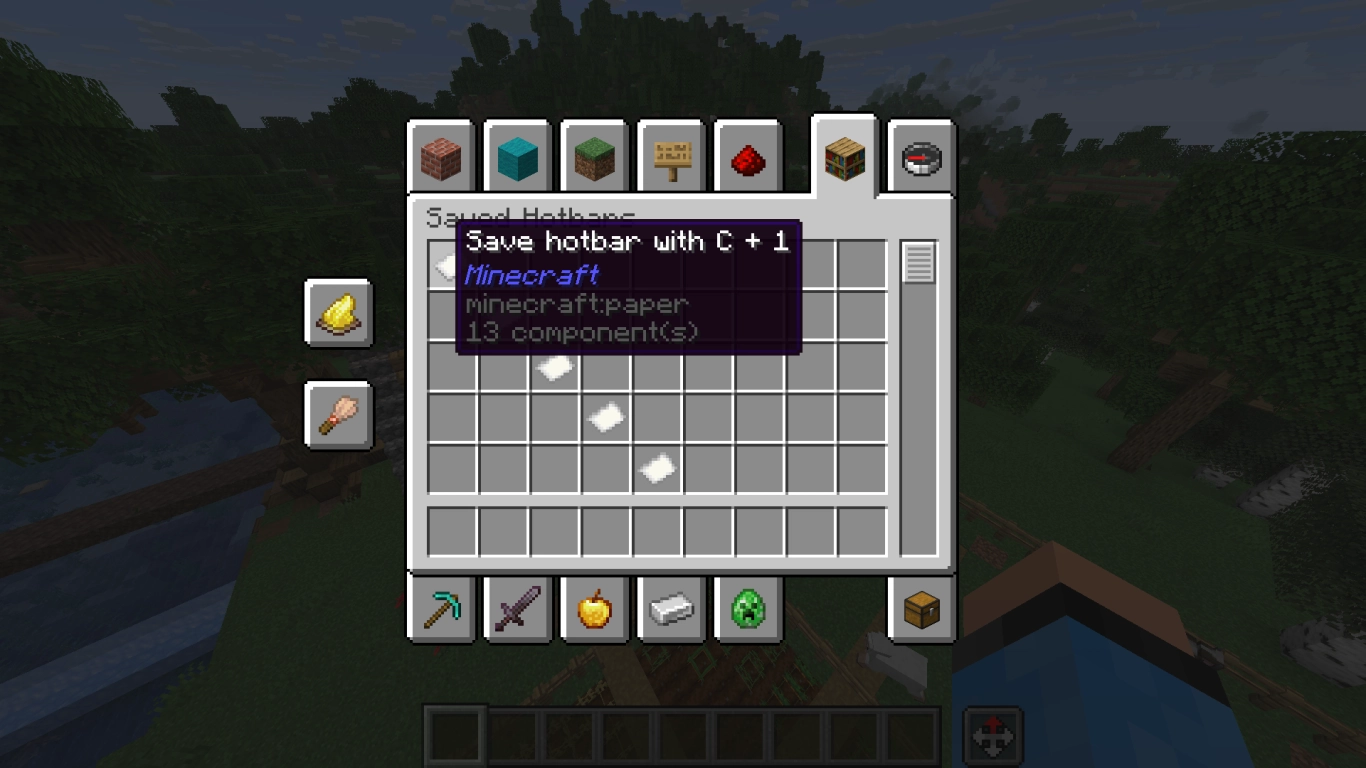
Task: Switch to the Colored Blocks tab
Action: tap(518, 157)
